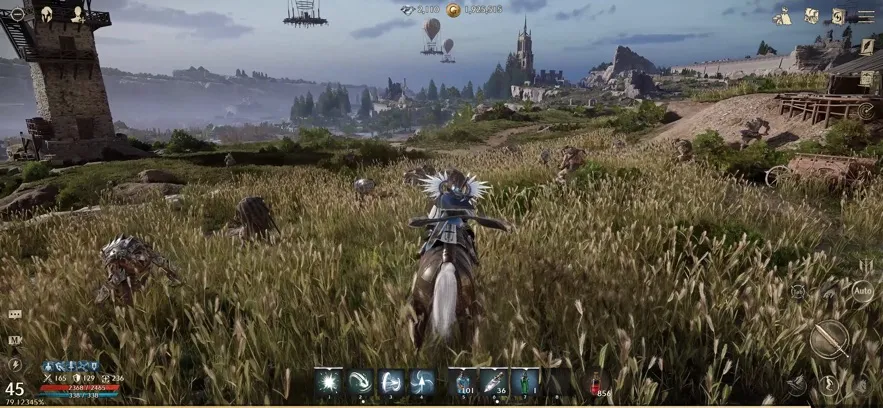Use the dagger item showing 36
This screenshot has height=408, width=883.
(x=494, y=381)
